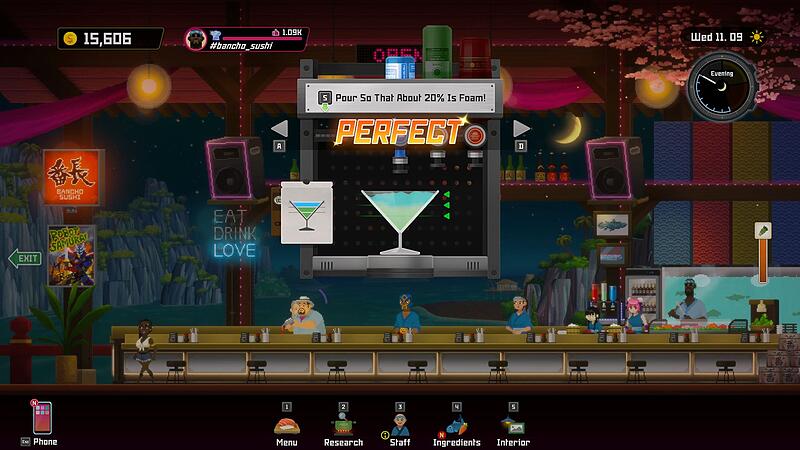Open the Staff management
The height and width of the screenshot is (450, 800).
point(400,424)
